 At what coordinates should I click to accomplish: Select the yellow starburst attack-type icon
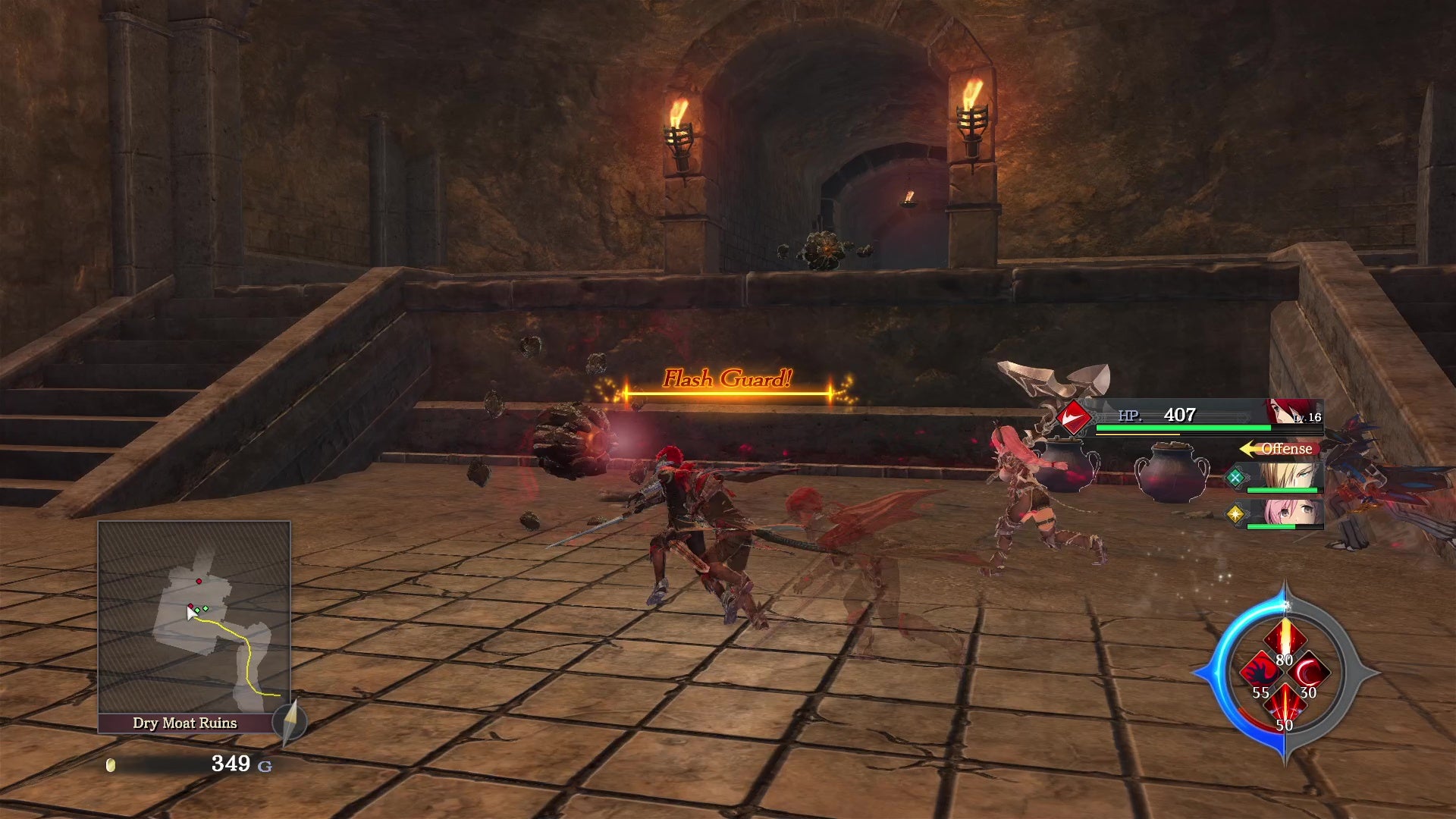pos(1235,514)
